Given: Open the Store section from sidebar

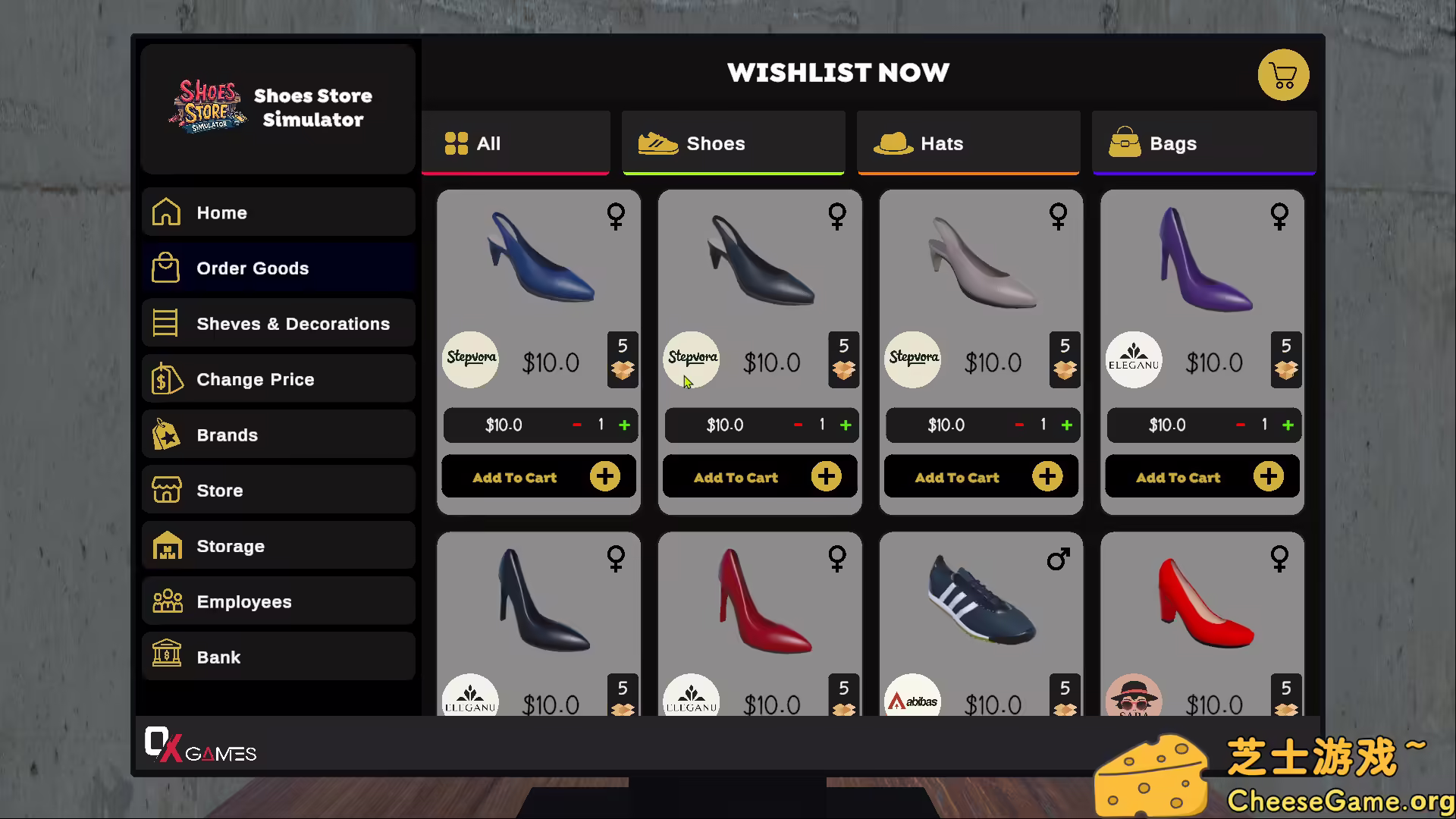Looking at the screenshot, I should [x=165, y=490].
